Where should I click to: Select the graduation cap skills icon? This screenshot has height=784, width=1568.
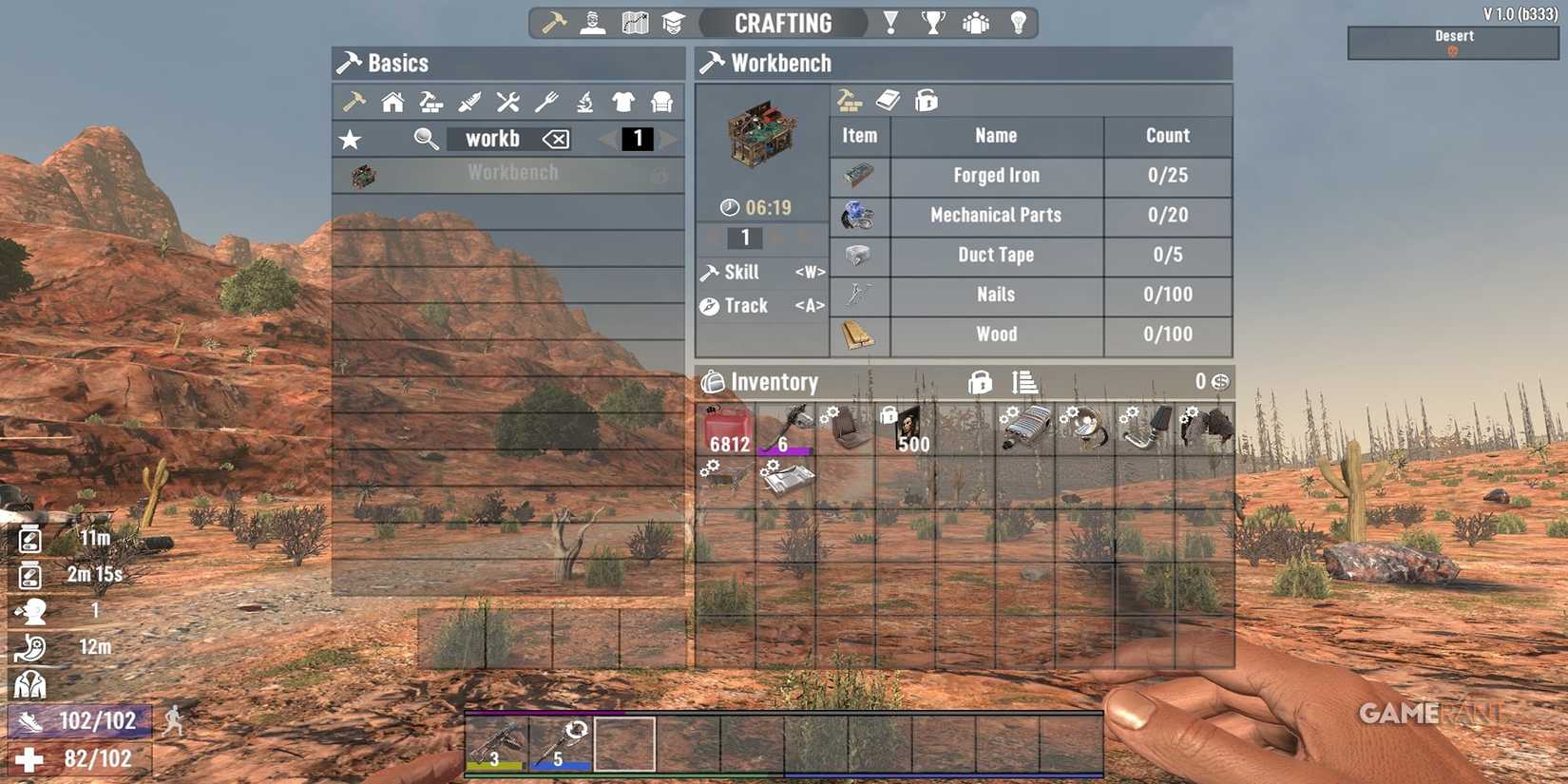coord(673,21)
